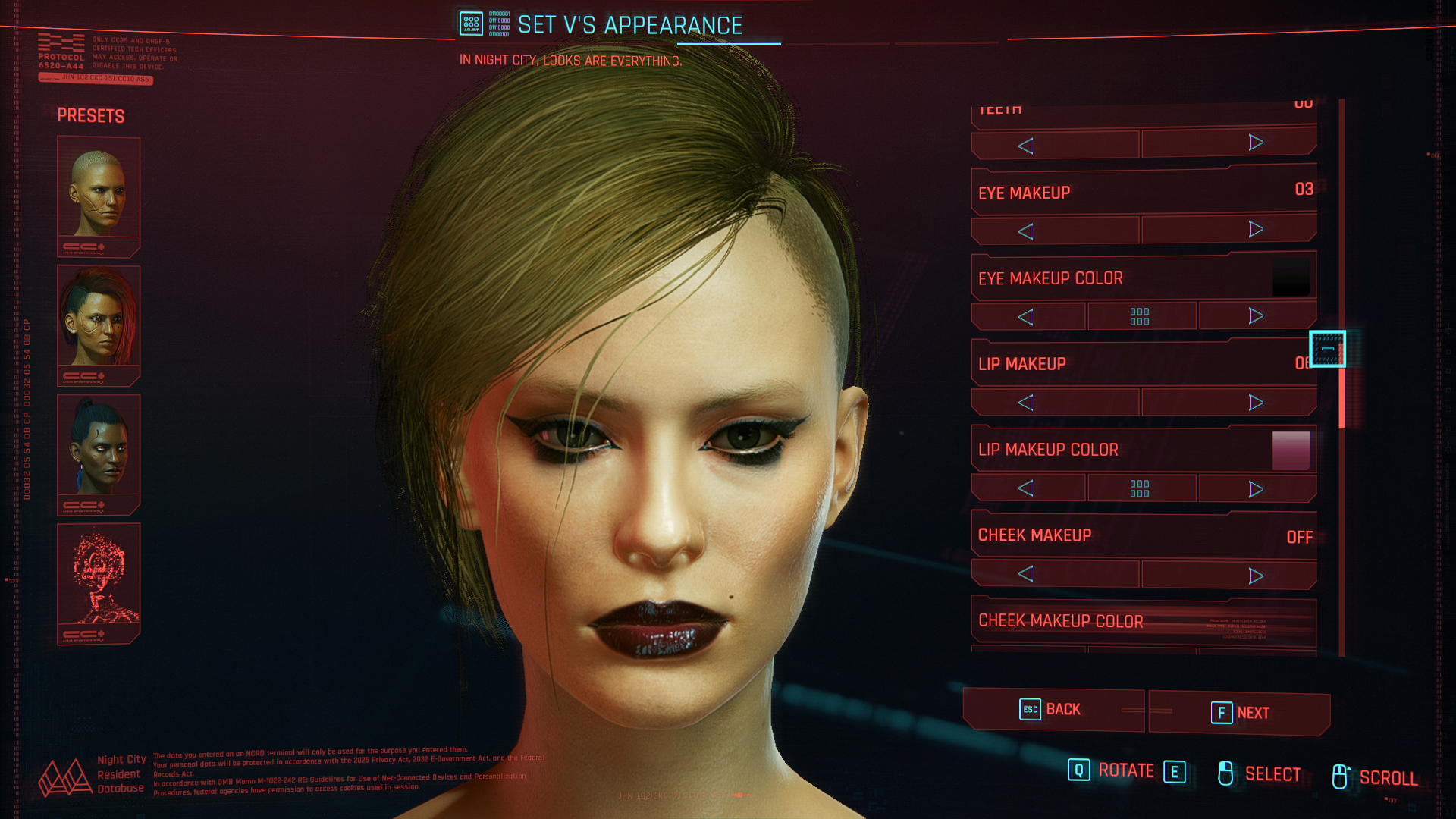The height and width of the screenshot is (819, 1456).
Task: Advance Lip Makeup Color to next shade
Action: click(x=1256, y=489)
